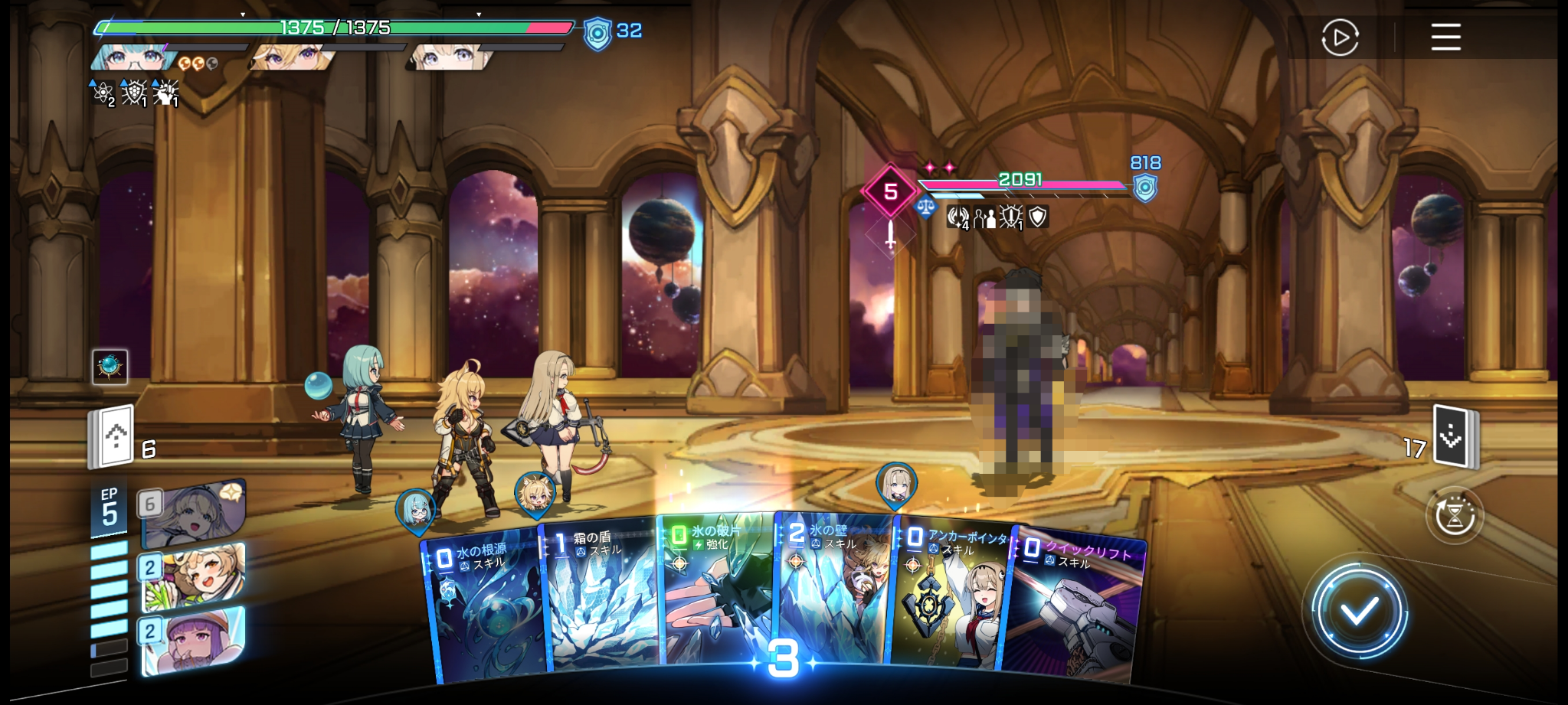Viewport: 1568px width, 705px height.
Task: Open the hourglass turn history button
Action: [x=1454, y=516]
